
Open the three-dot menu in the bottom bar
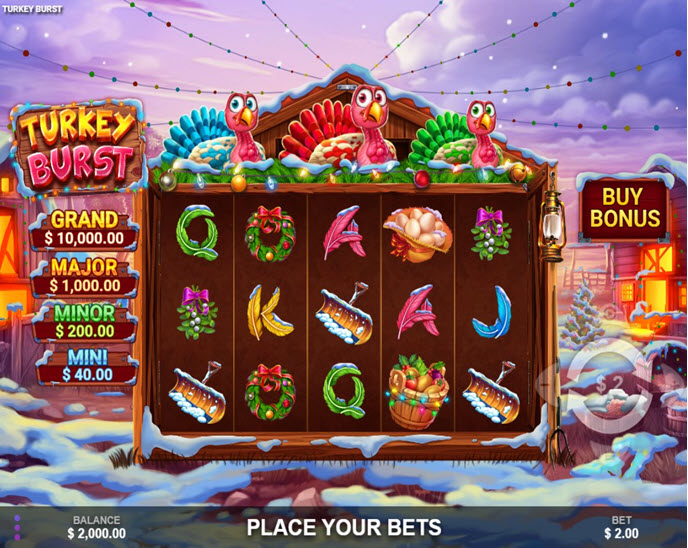tap(17, 527)
